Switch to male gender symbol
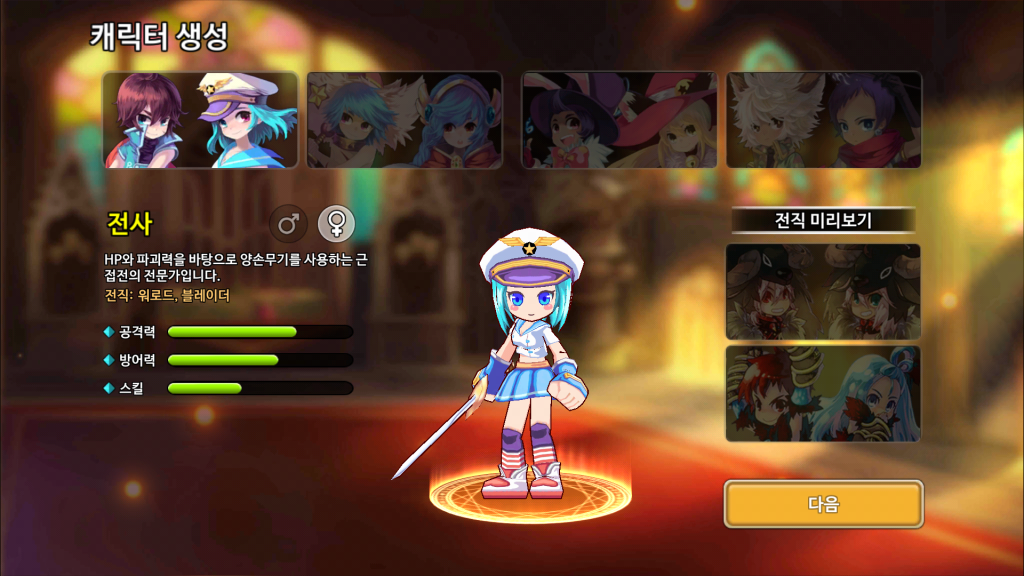 click(x=287, y=224)
